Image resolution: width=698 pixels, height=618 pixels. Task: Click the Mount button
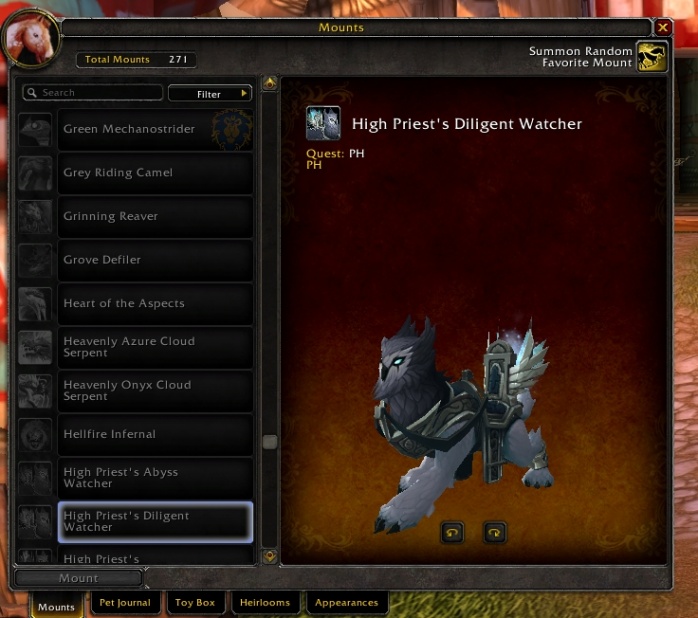click(78, 578)
